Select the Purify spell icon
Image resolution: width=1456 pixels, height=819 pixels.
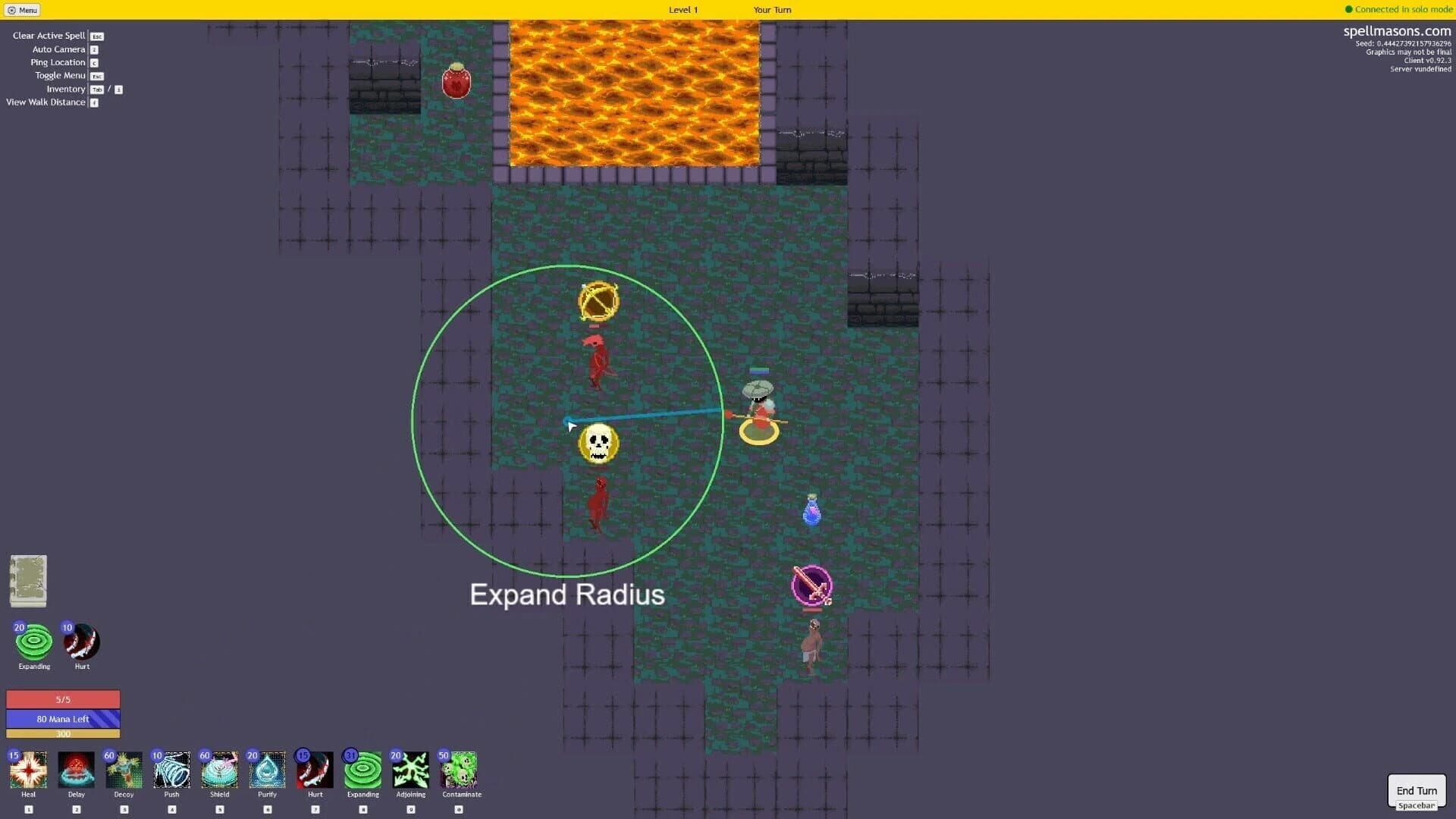tap(267, 770)
